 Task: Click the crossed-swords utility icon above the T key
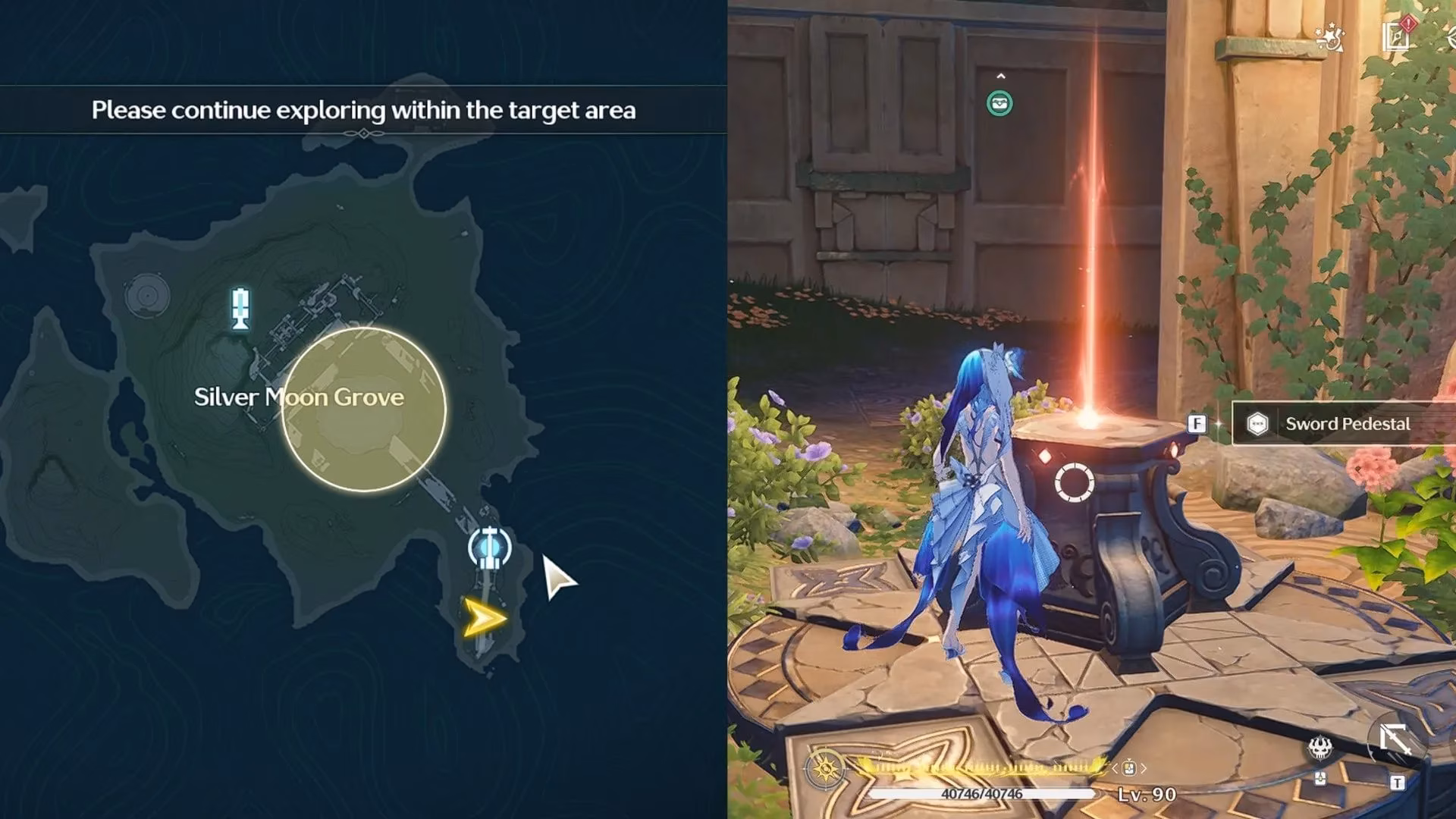(1394, 739)
